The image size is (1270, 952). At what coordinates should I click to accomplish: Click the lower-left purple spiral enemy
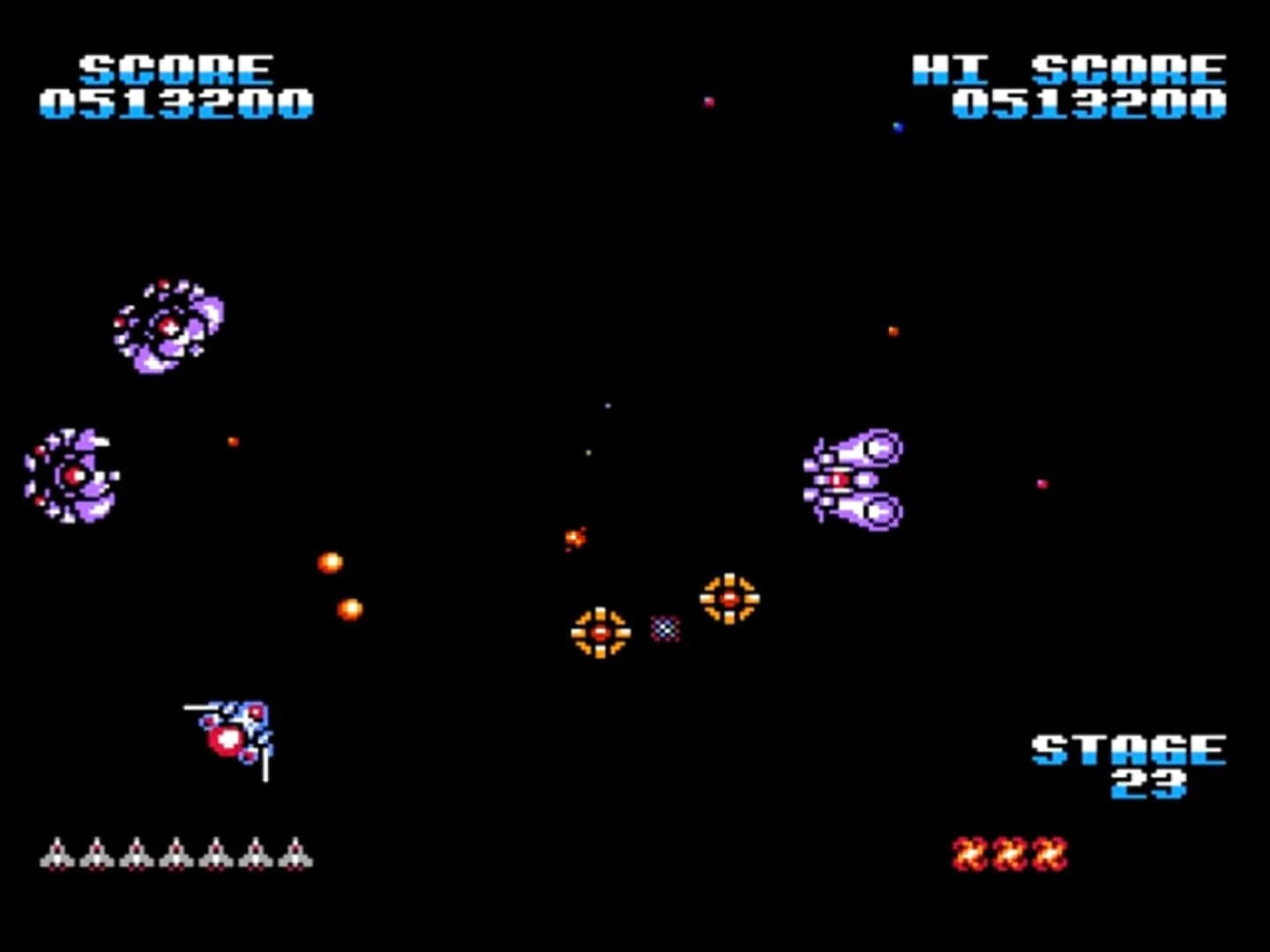pyautogui.click(x=72, y=476)
